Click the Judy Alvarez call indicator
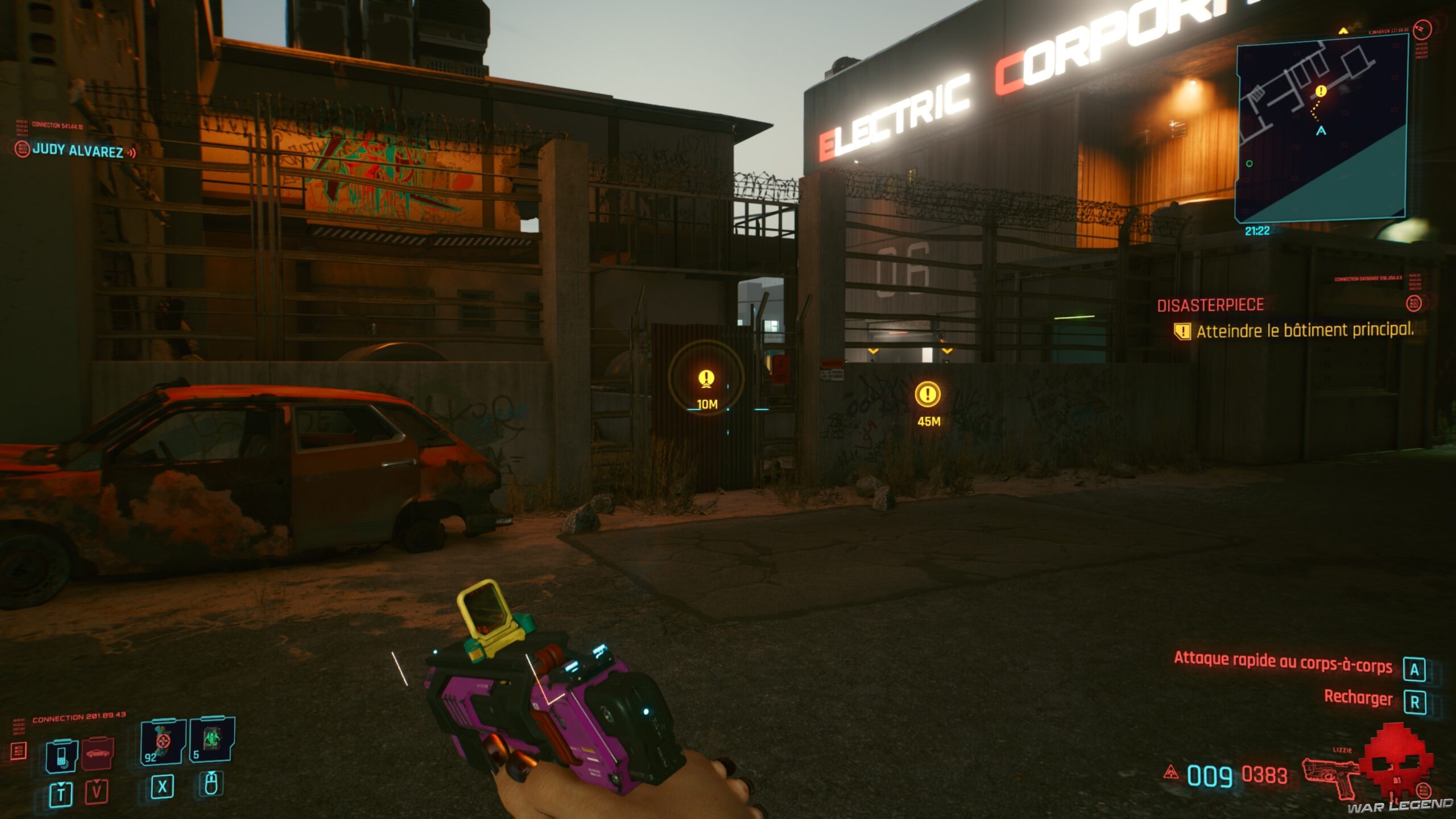The height and width of the screenshot is (819, 1456). click(x=77, y=151)
